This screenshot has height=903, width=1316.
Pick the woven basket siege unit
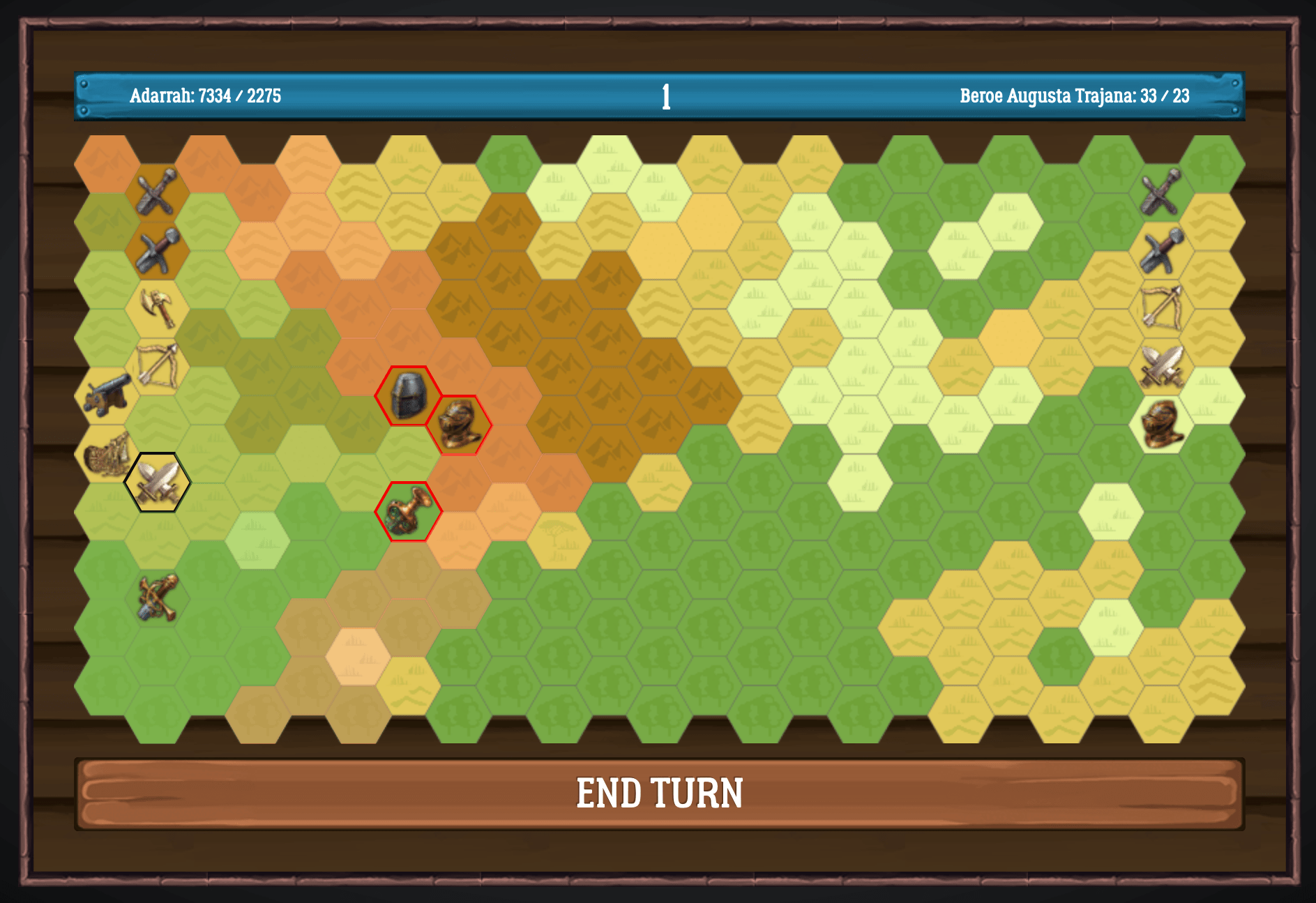[107, 453]
